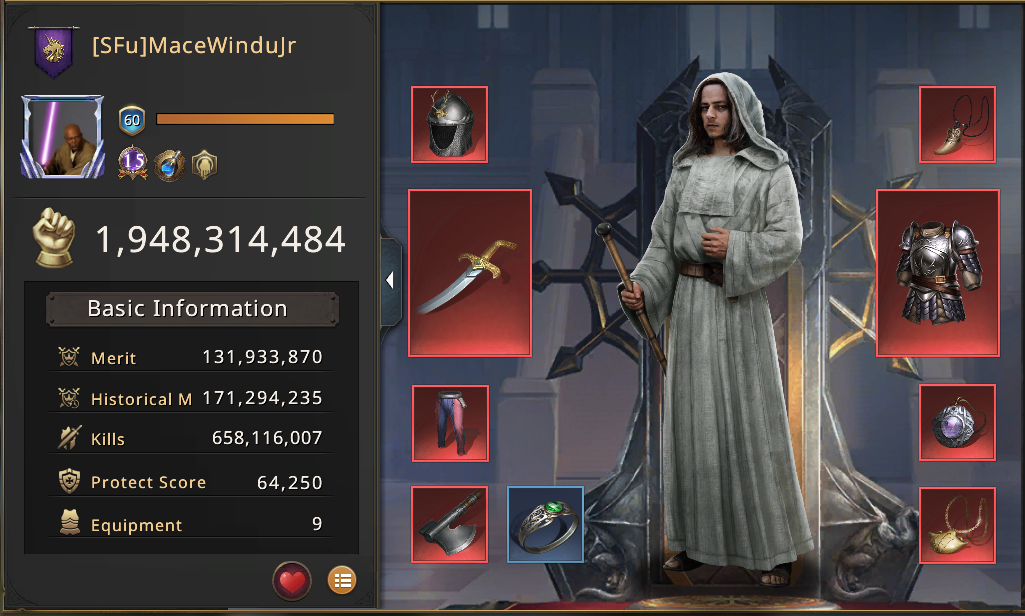Click the purple alliance banner emblem
The height and width of the screenshot is (616, 1025).
coord(52,51)
